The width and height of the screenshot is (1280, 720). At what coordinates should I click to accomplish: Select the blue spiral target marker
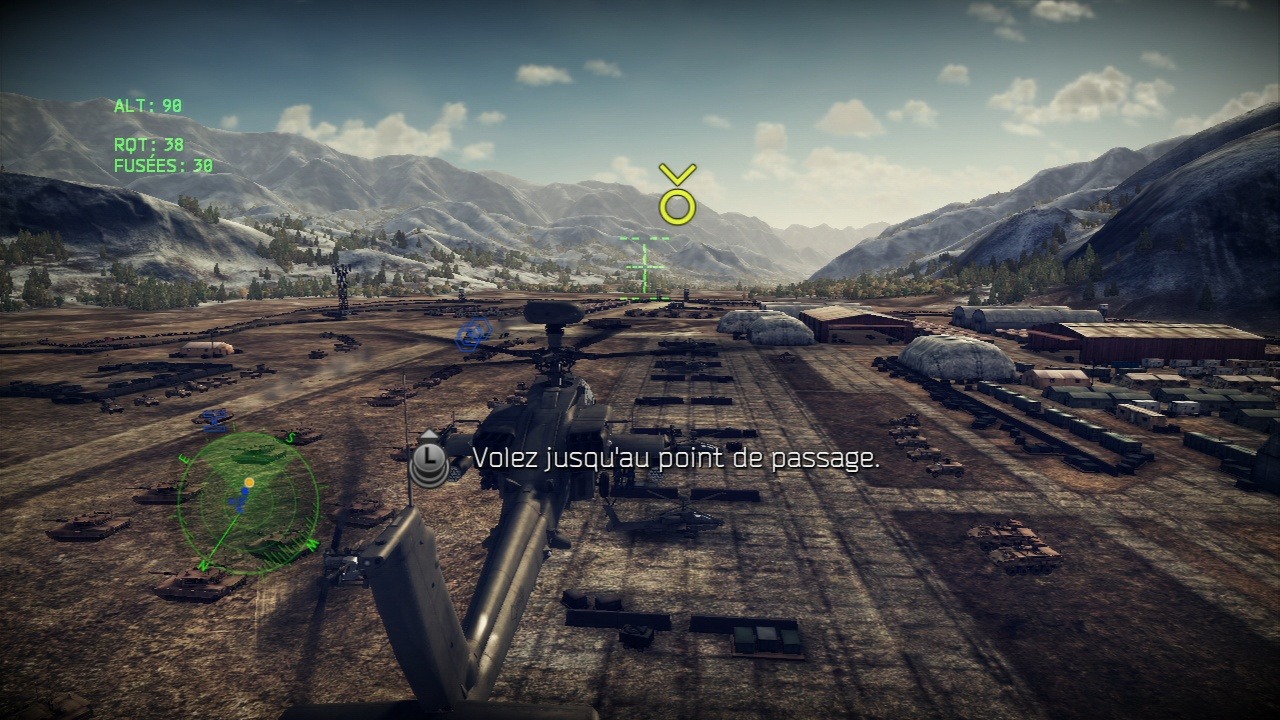(473, 333)
